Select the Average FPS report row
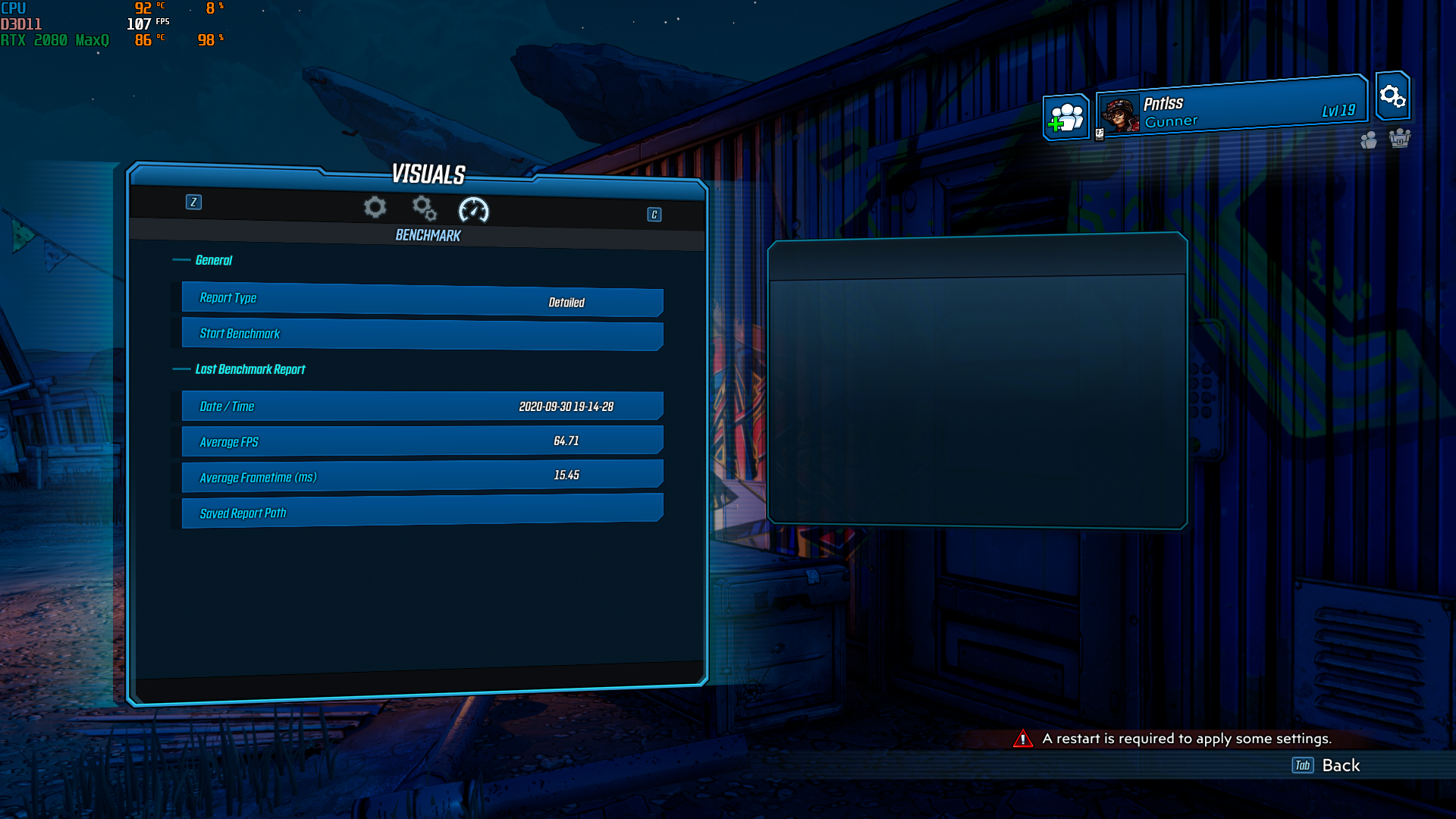The image size is (1456, 819). pos(422,441)
